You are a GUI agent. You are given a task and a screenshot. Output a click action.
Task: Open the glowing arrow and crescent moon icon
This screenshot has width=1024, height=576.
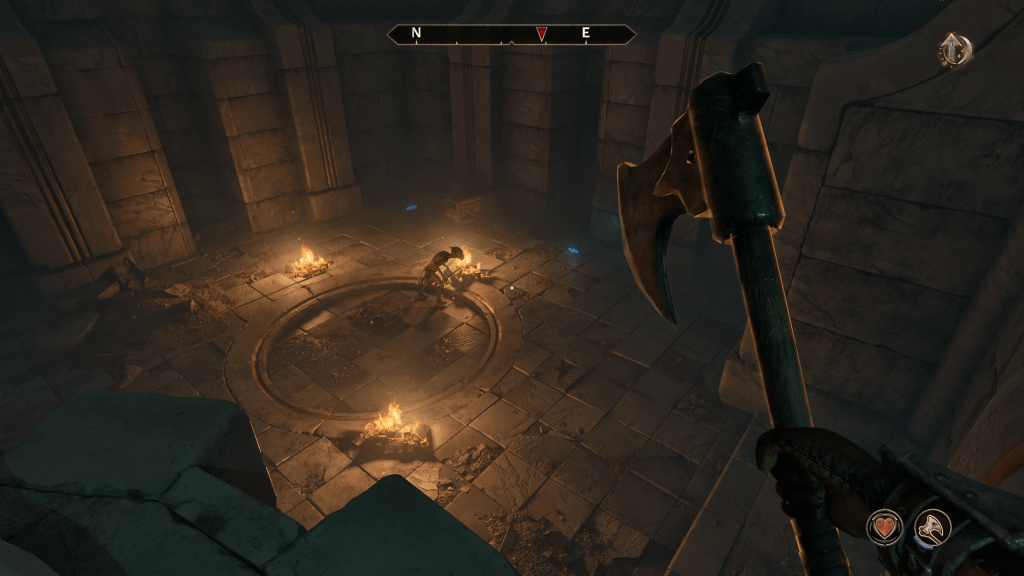point(955,50)
